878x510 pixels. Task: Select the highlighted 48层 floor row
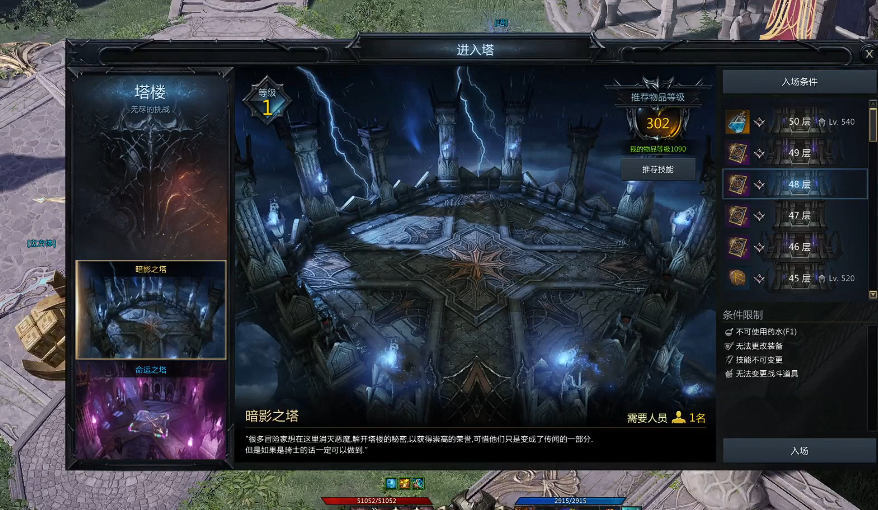point(795,184)
